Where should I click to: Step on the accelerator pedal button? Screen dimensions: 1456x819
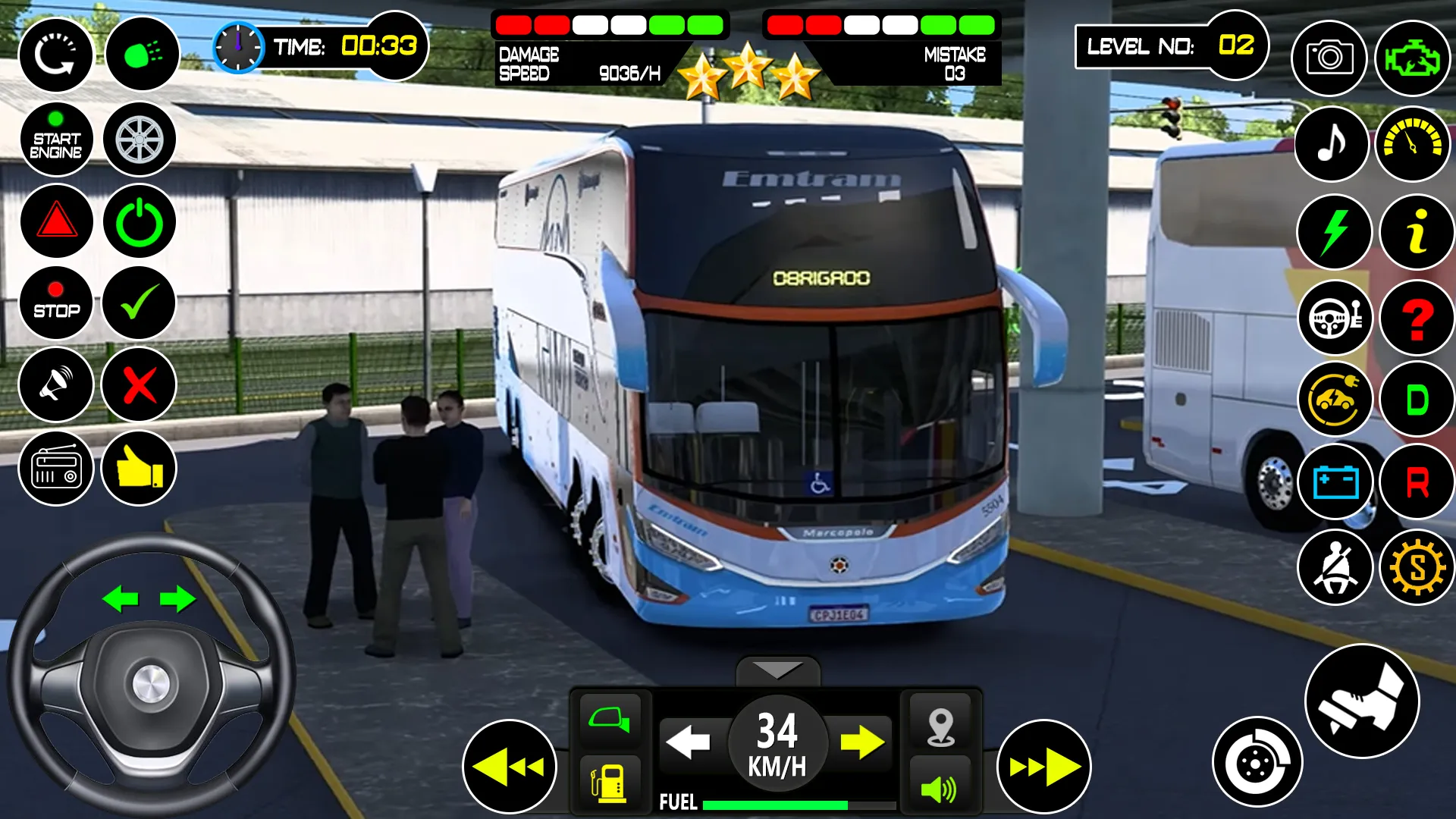click(1362, 701)
